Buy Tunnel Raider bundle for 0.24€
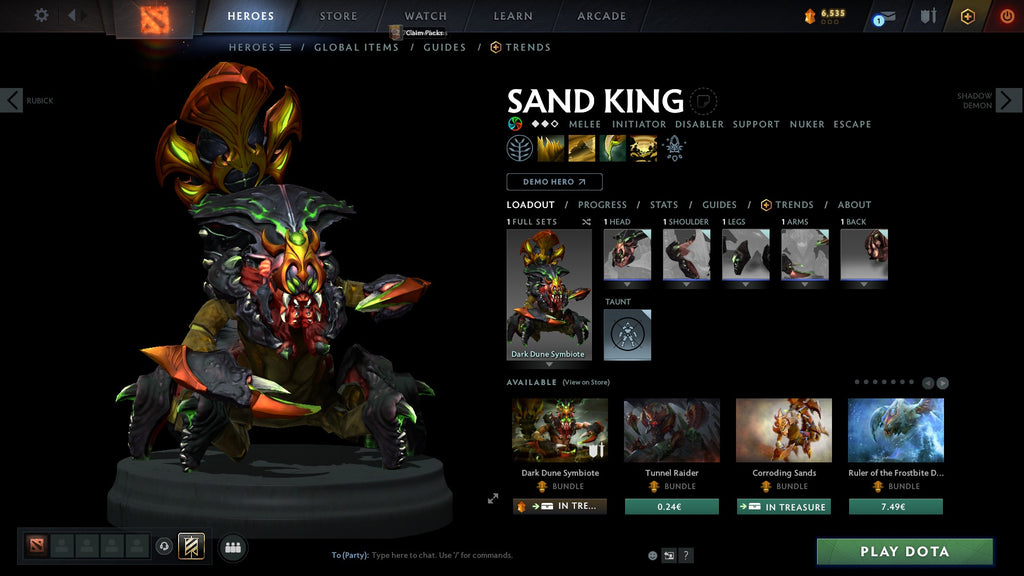The image size is (1024, 576). click(x=672, y=507)
